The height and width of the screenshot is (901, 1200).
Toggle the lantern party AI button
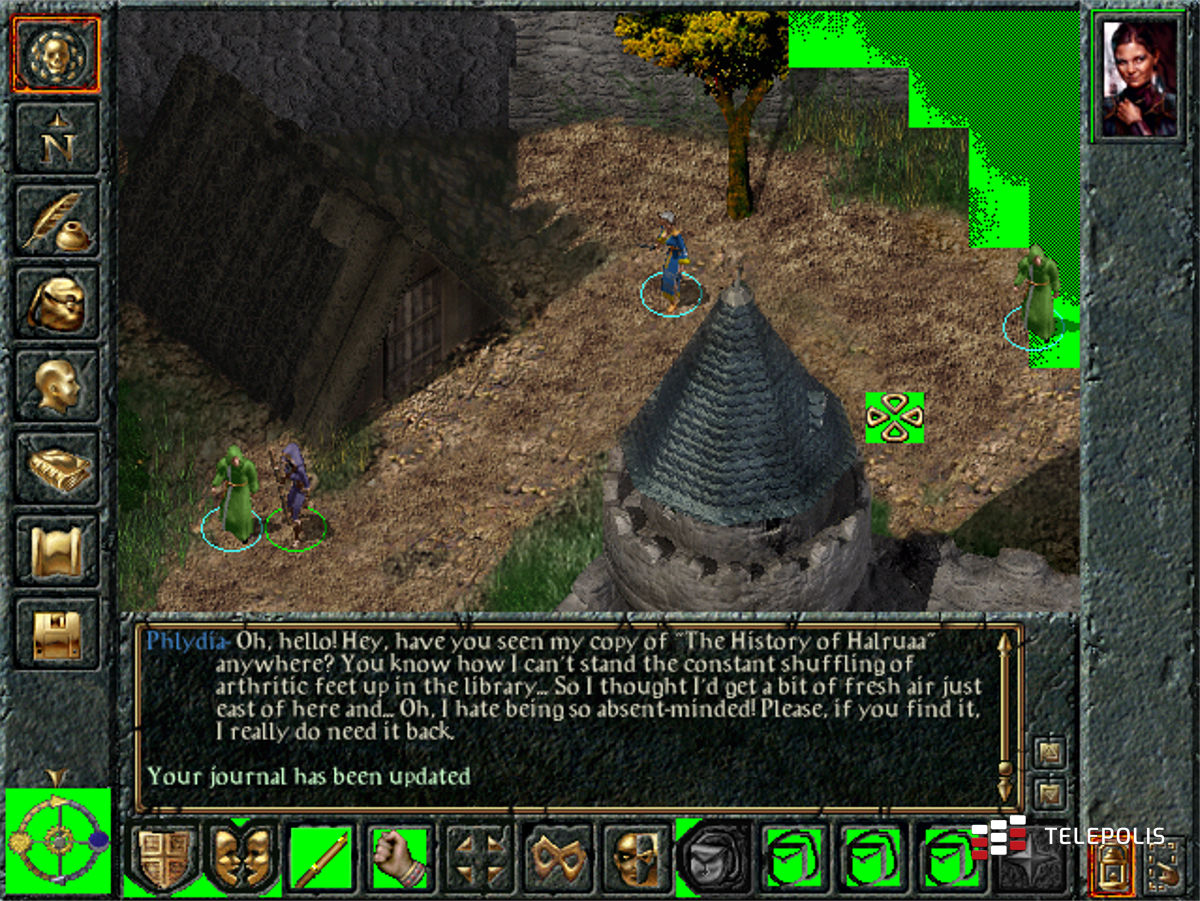[1109, 864]
